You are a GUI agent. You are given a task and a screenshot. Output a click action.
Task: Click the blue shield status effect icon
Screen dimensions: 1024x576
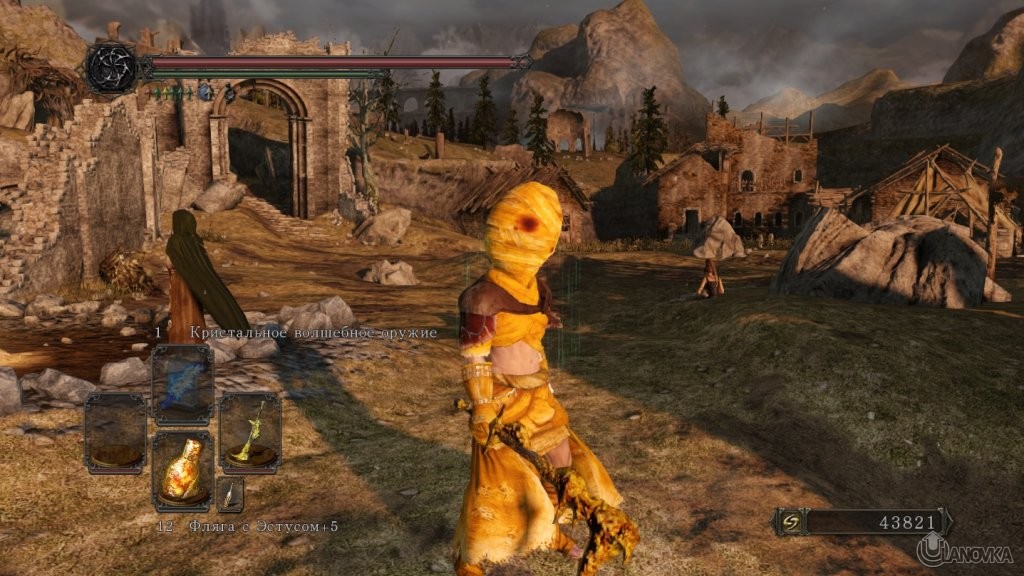[x=205, y=92]
